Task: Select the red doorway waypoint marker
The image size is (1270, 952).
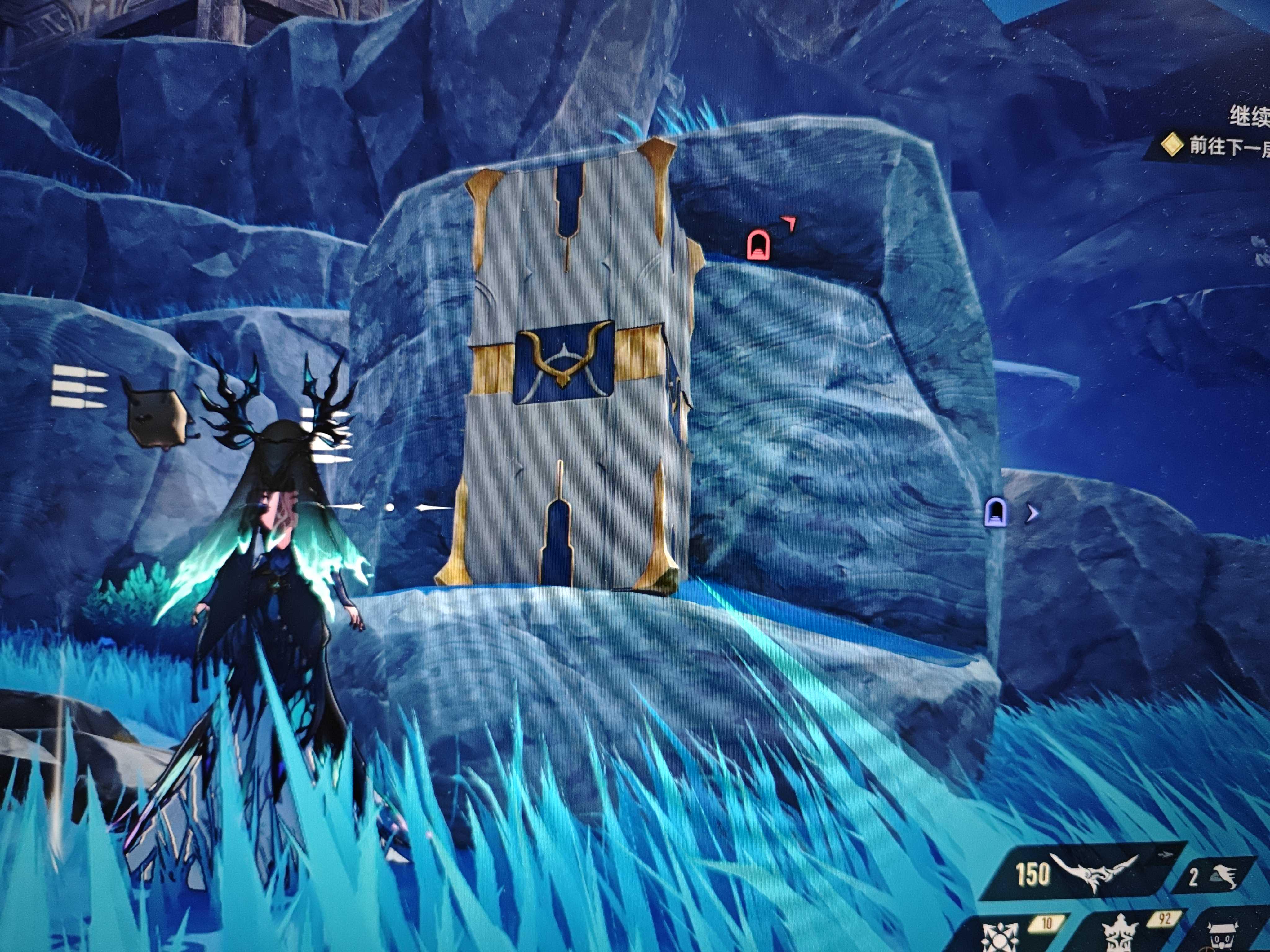Action: click(757, 245)
